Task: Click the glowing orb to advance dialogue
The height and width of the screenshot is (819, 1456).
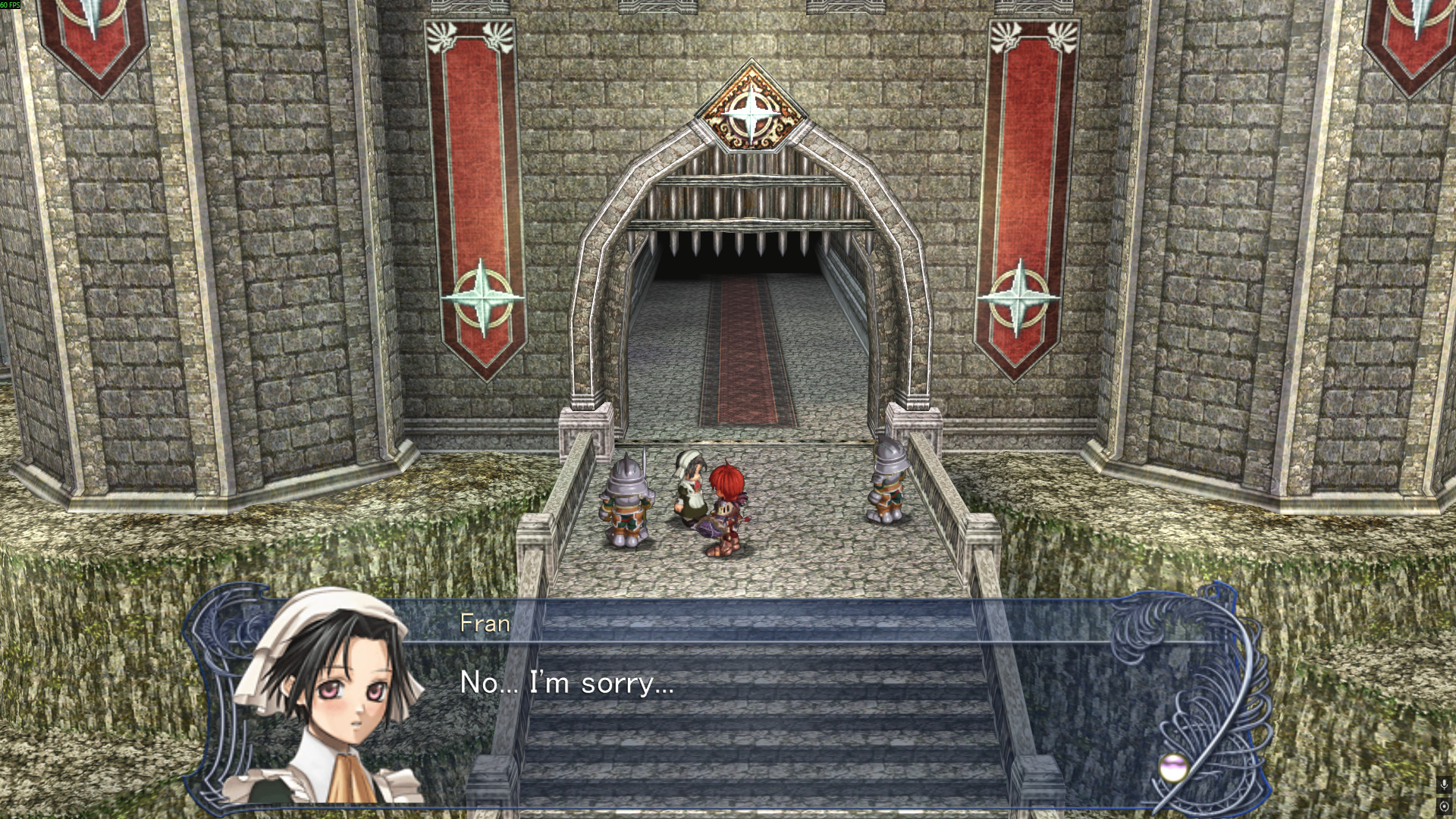Action: (x=1172, y=767)
